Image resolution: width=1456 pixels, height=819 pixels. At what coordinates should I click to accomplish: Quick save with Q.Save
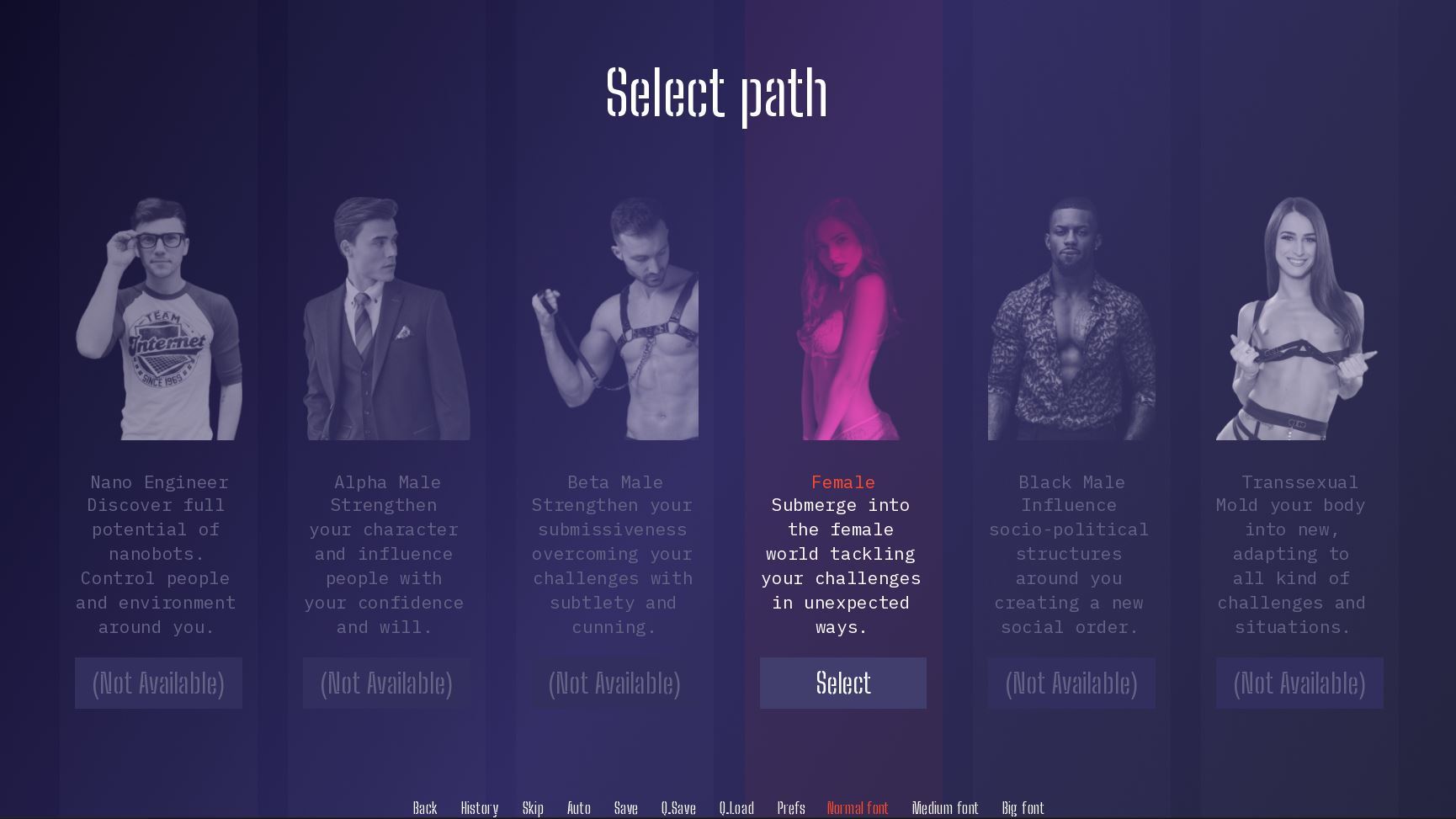pos(678,808)
